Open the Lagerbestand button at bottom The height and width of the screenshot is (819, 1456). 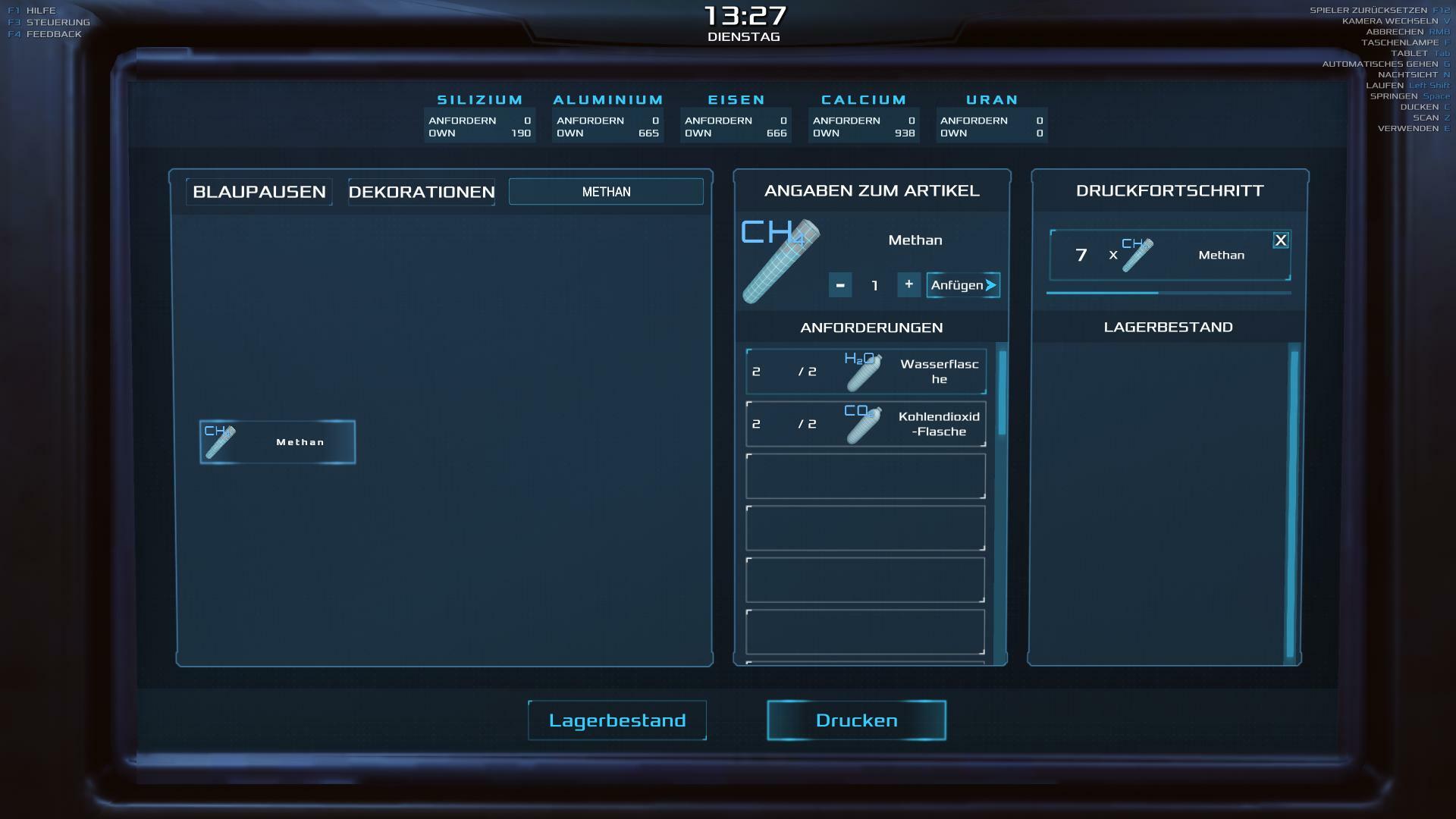point(617,720)
